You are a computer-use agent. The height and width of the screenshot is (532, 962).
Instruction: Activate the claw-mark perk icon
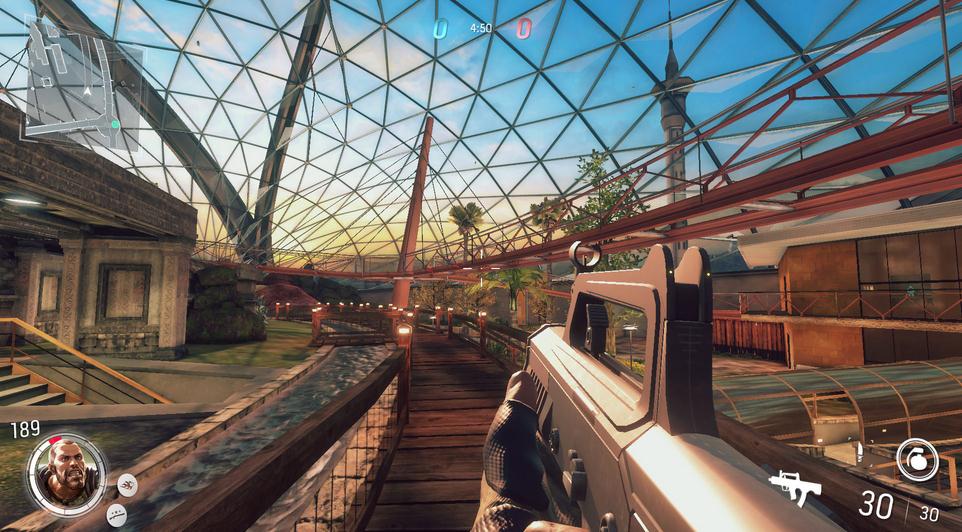[x=128, y=485]
